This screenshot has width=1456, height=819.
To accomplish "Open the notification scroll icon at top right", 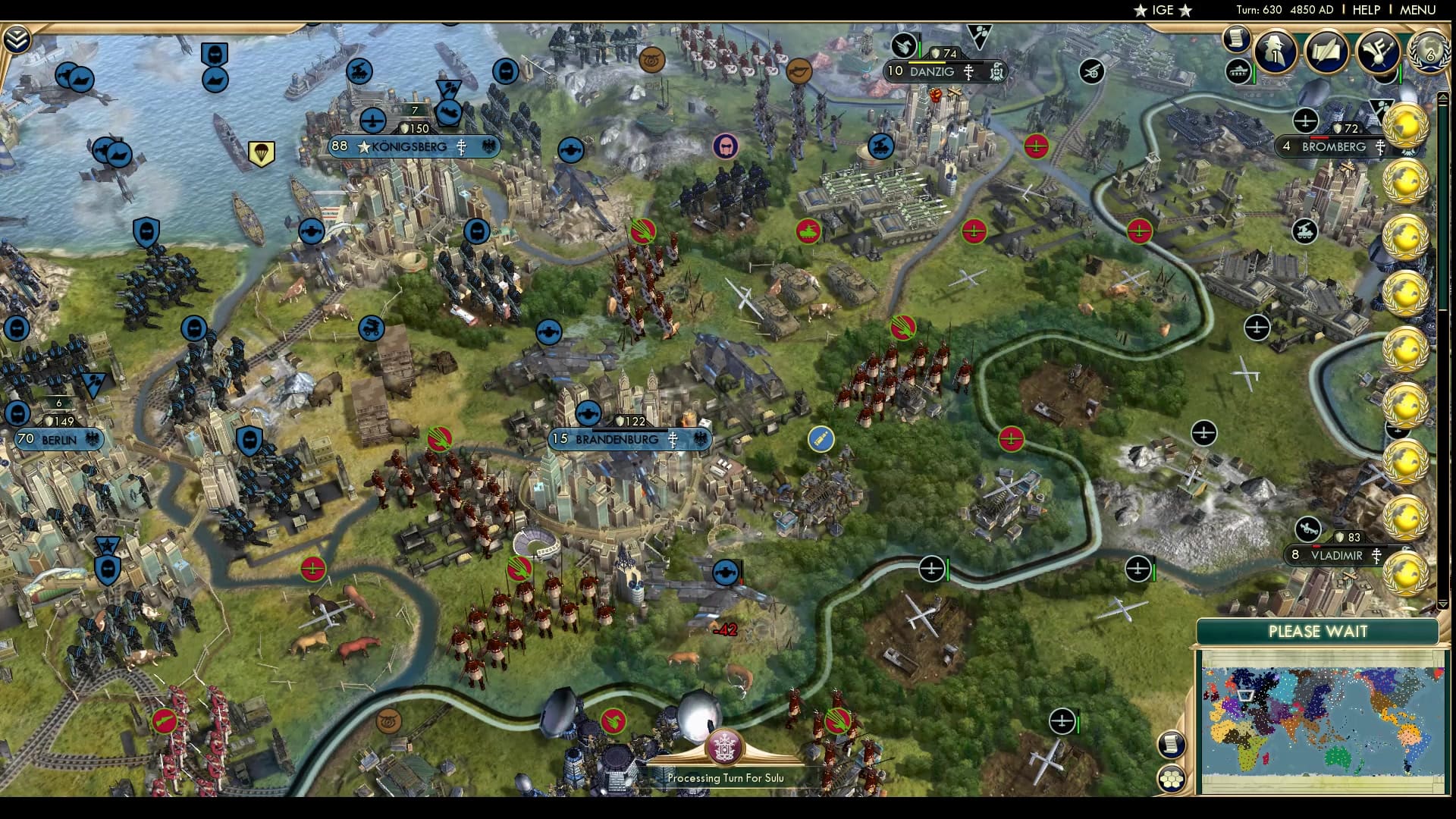I will pos(1235,39).
